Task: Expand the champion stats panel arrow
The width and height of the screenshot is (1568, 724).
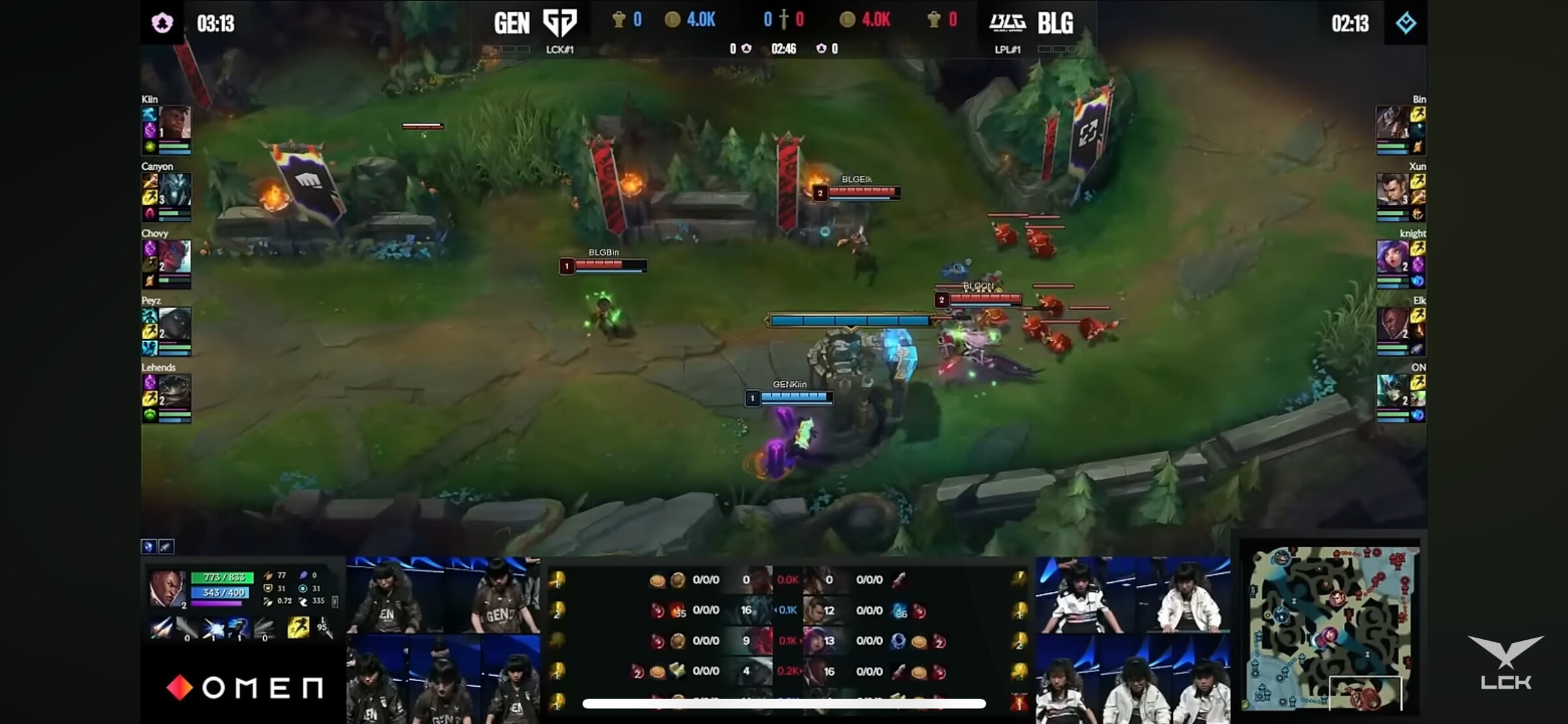Action: 335,601
